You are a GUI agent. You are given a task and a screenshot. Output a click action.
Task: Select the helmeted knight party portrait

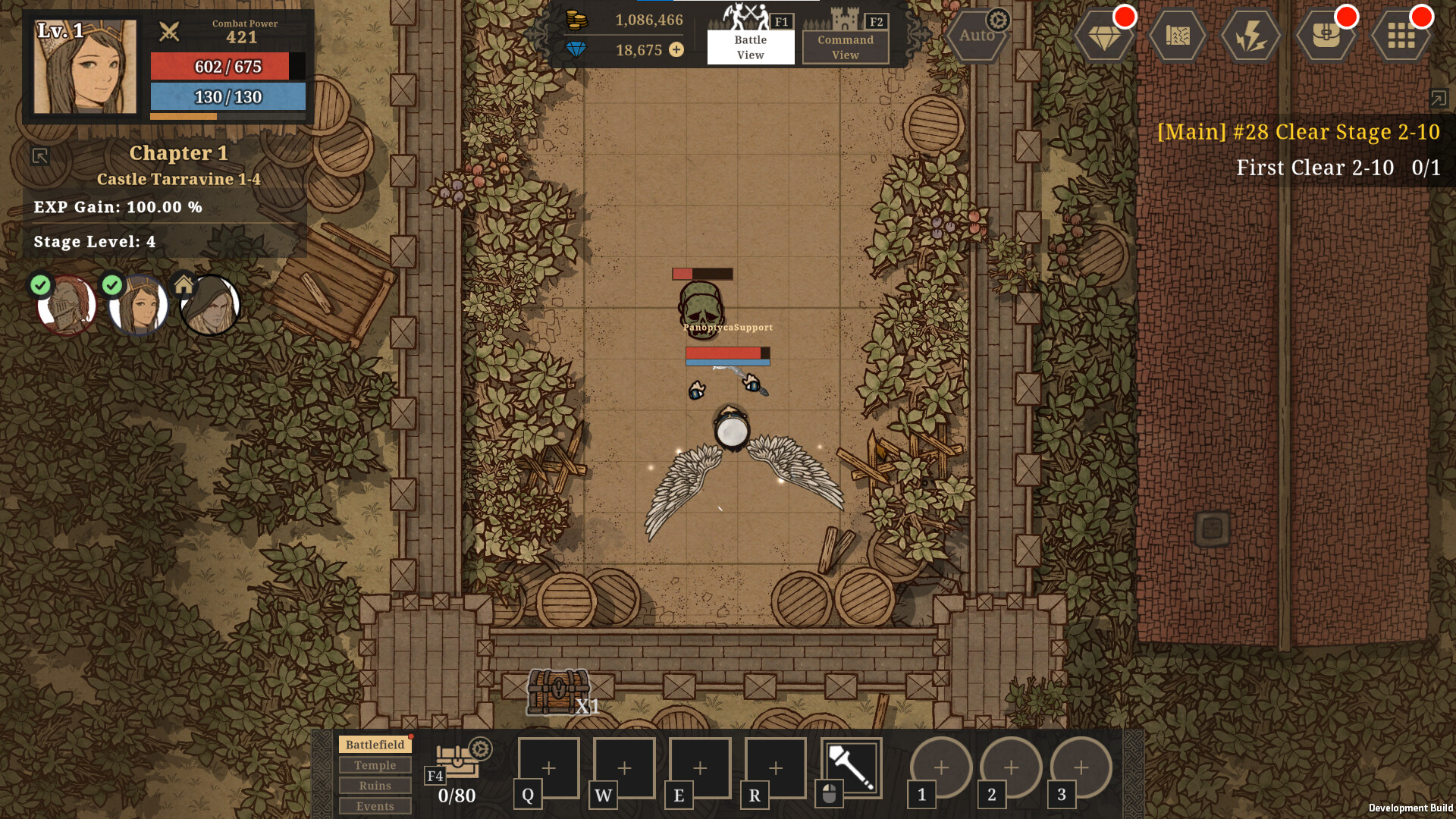coord(67,305)
